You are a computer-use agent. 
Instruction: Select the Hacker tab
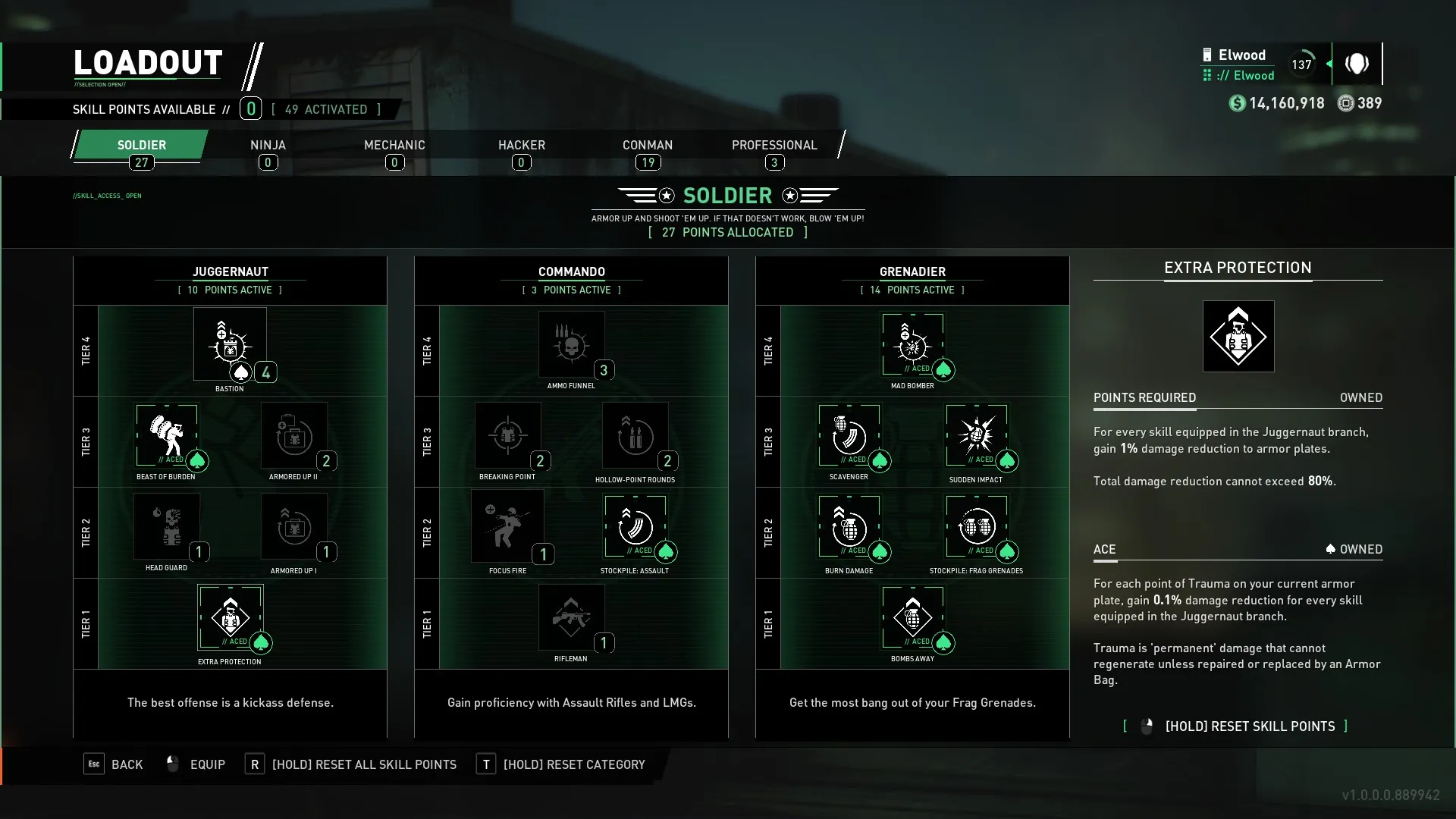pyautogui.click(x=521, y=146)
